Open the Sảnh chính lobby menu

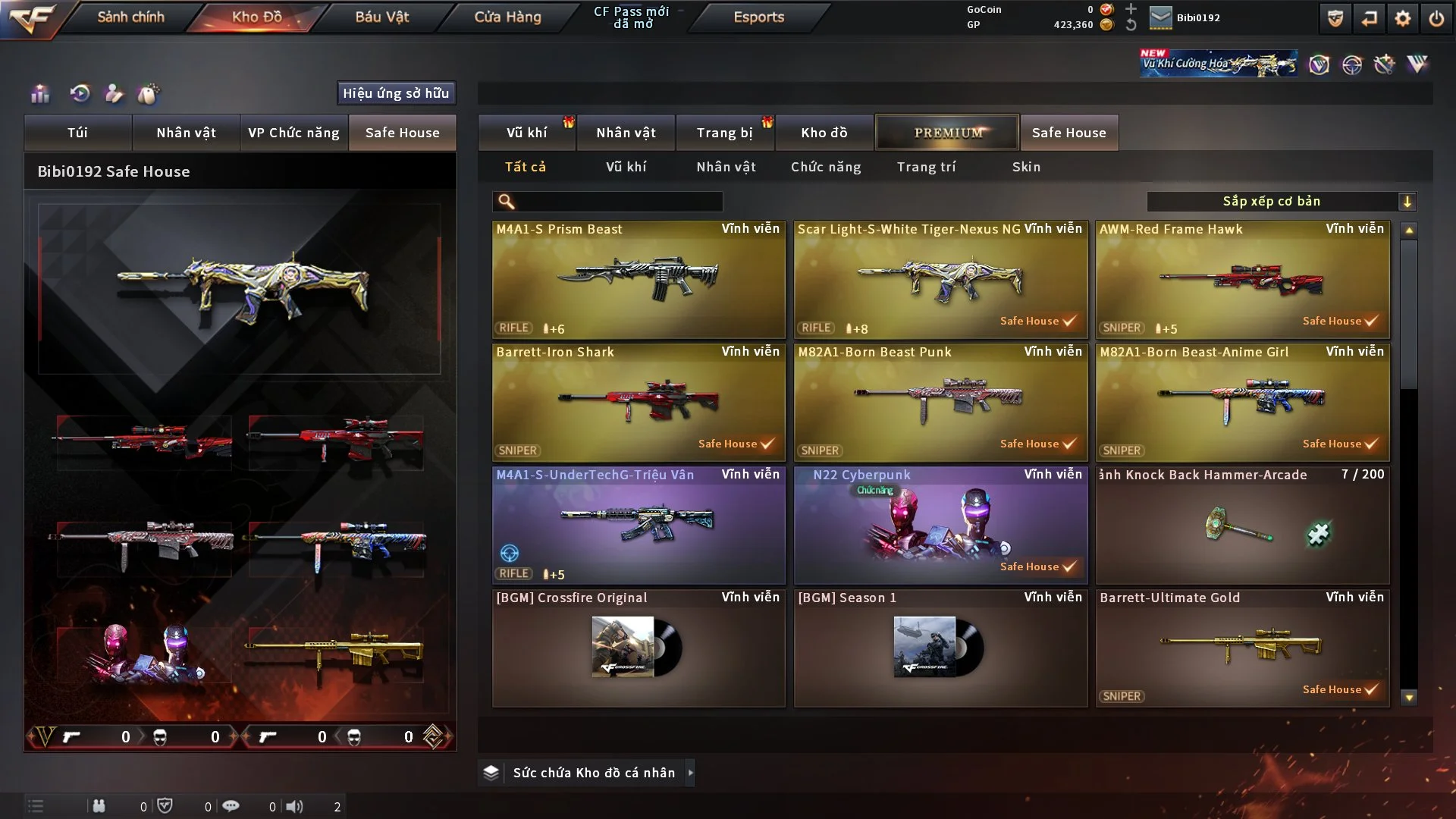pos(130,17)
